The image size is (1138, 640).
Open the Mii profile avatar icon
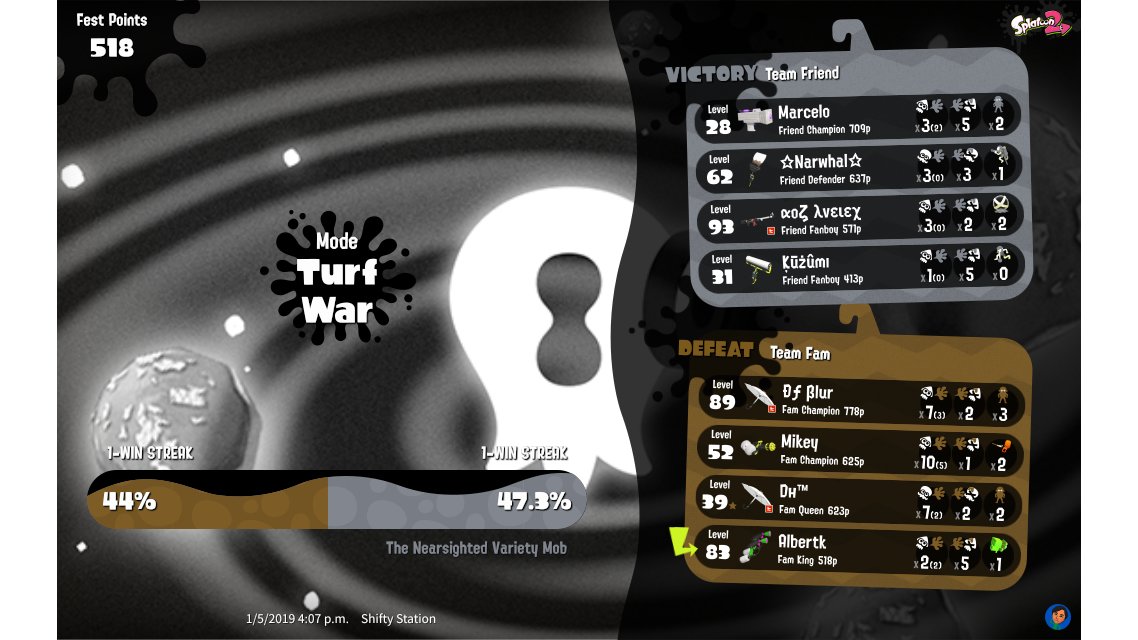pyautogui.click(x=1057, y=616)
